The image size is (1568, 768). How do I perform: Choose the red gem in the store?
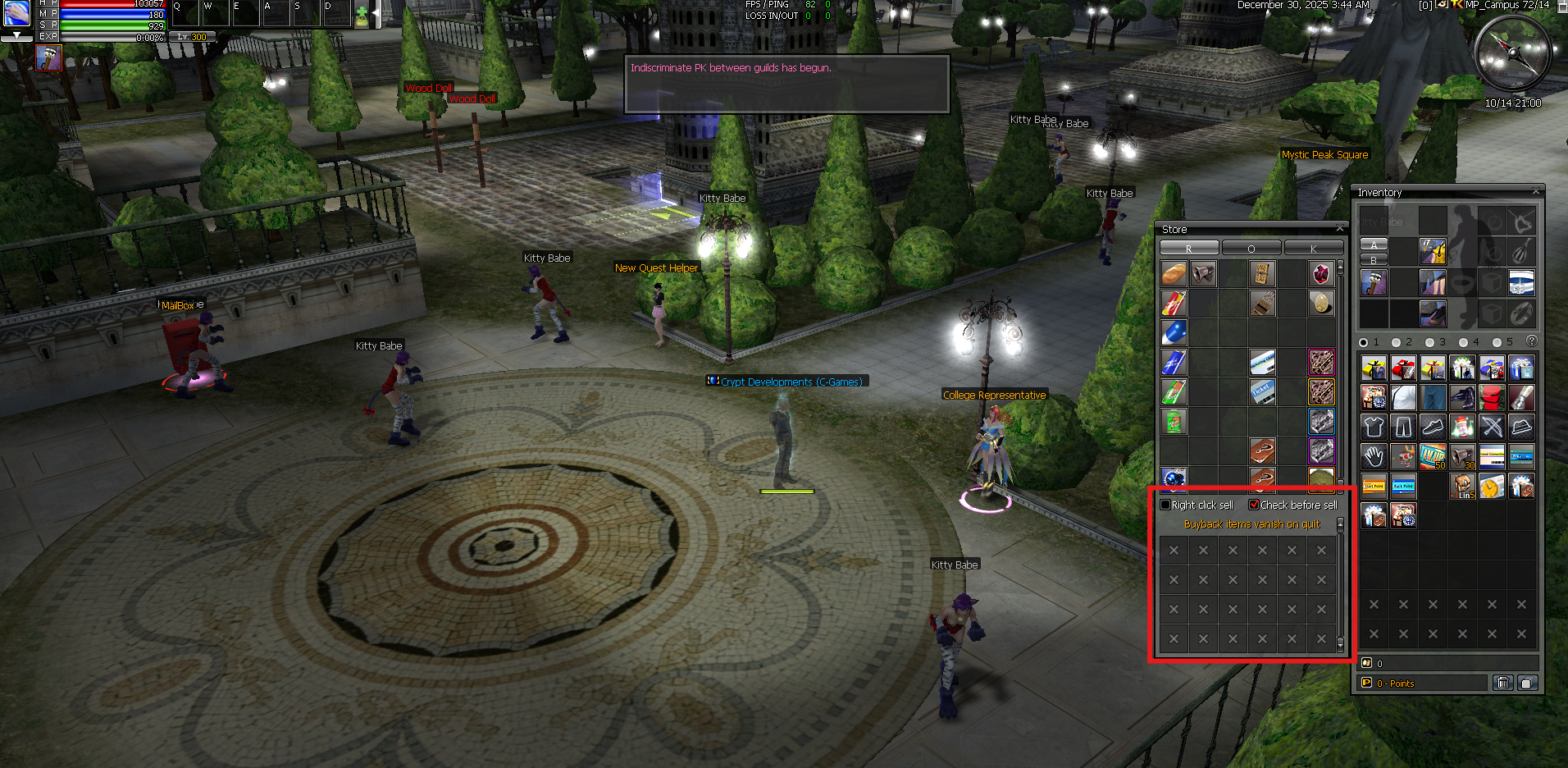(1320, 273)
